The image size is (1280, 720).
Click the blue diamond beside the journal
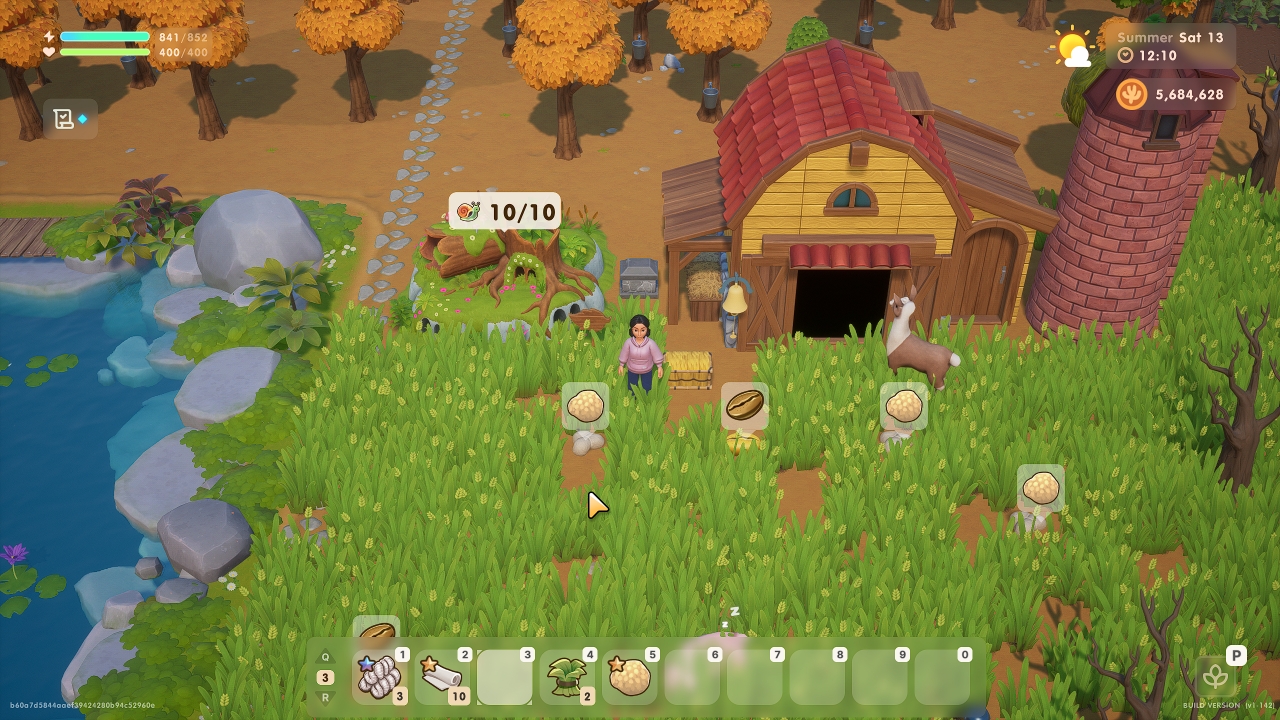(86, 117)
